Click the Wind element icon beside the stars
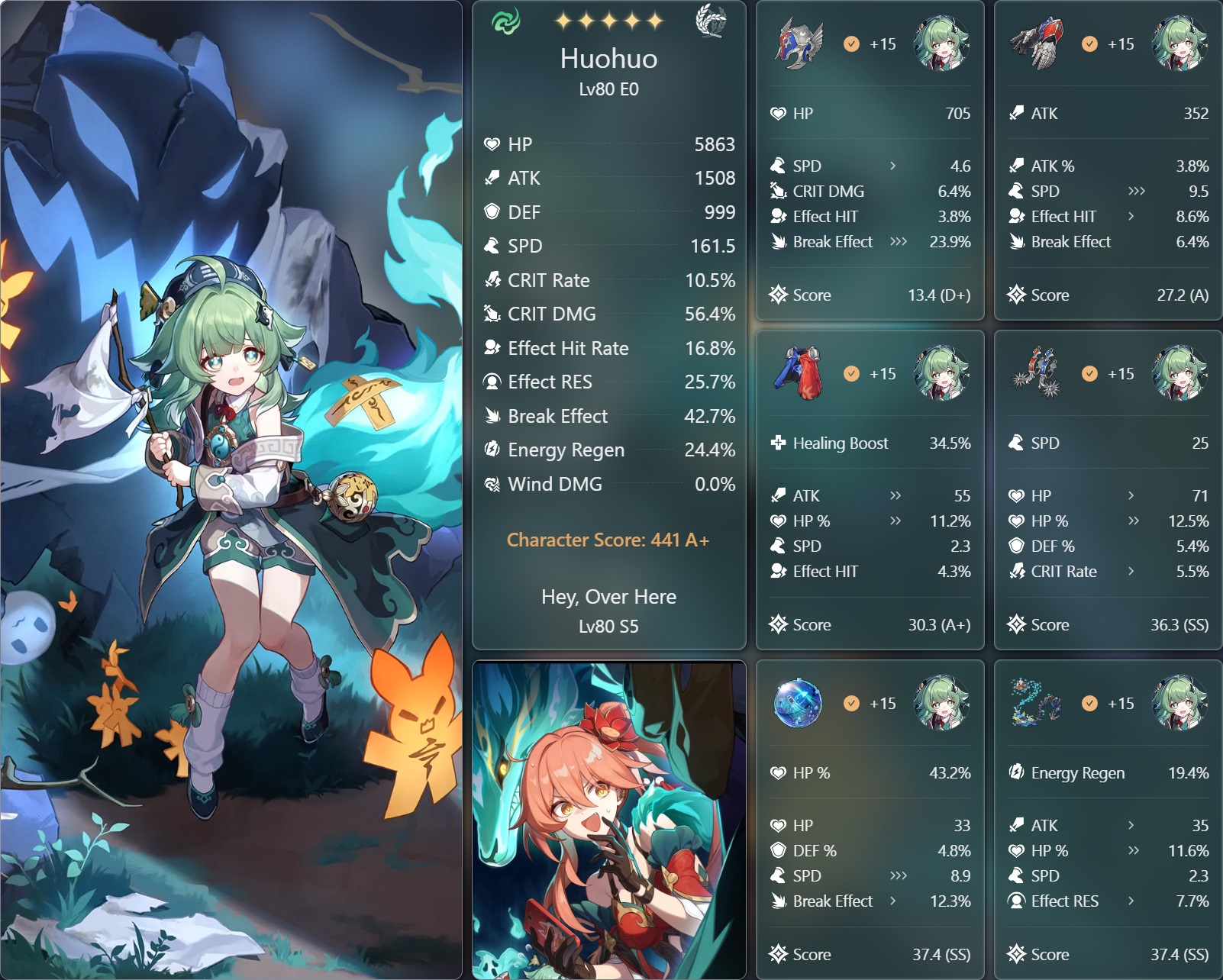The height and width of the screenshot is (980, 1223). 505,21
